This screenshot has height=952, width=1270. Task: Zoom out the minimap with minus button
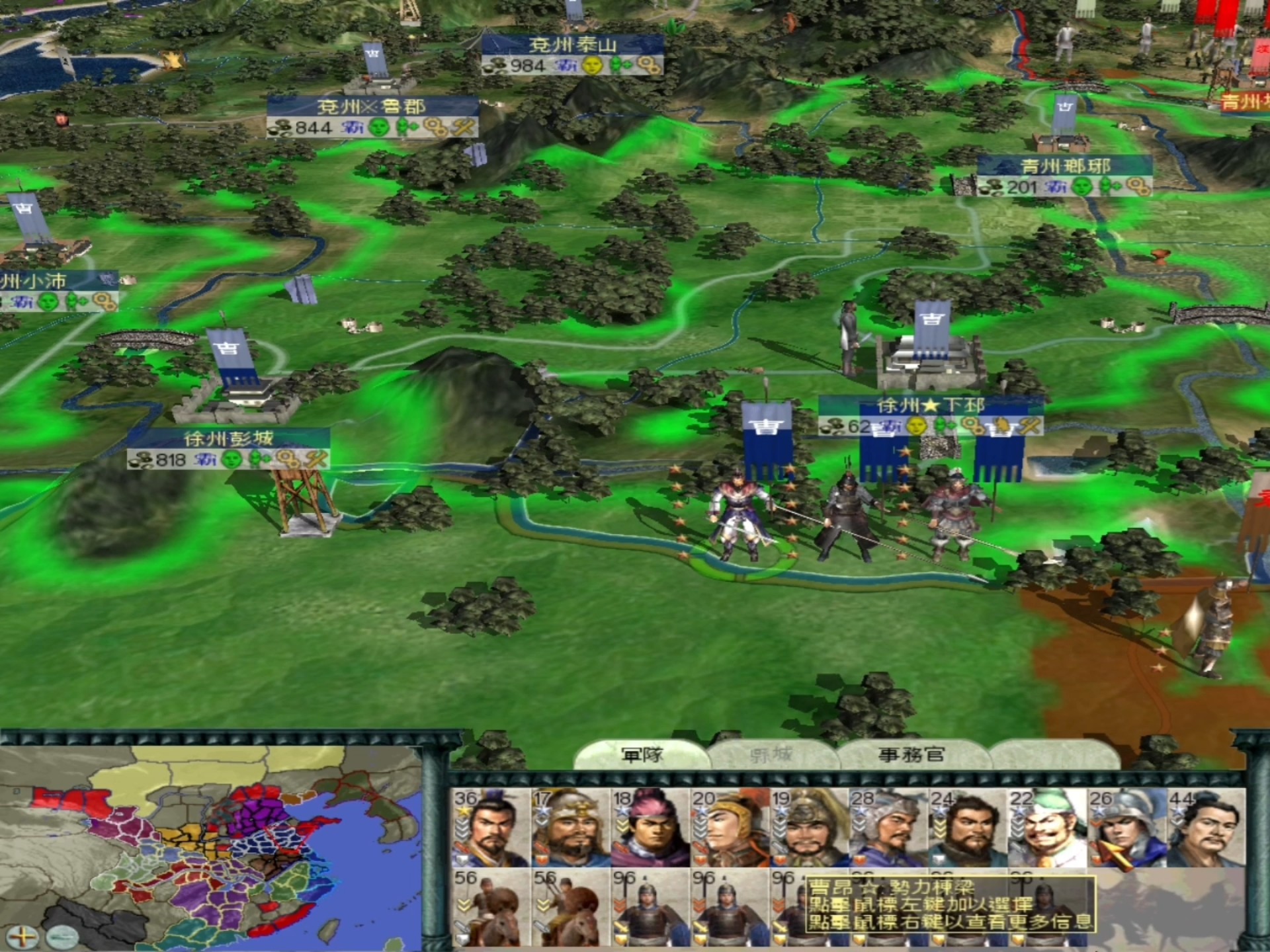pyautogui.click(x=63, y=935)
